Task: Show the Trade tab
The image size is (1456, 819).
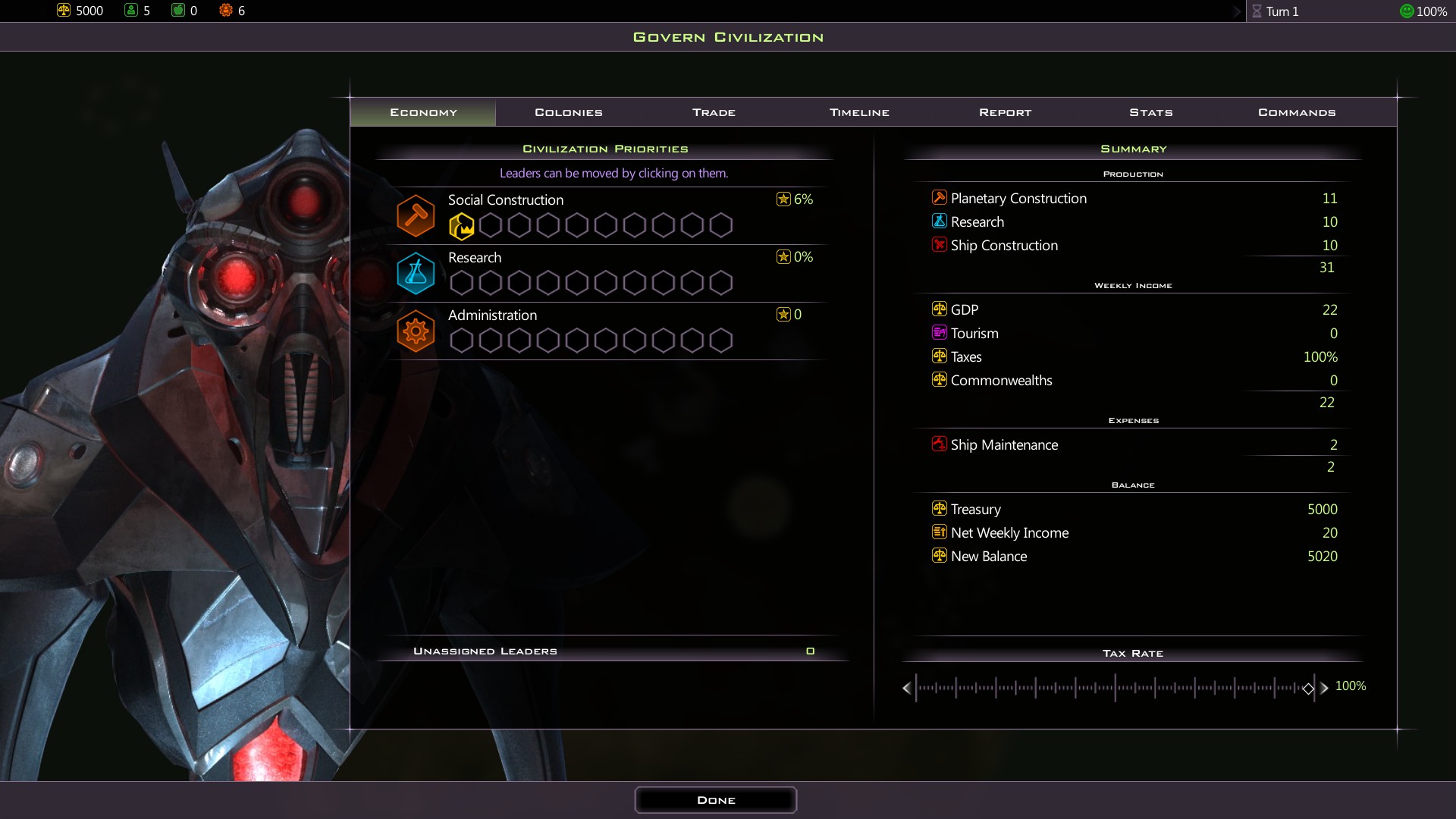Action: (x=714, y=112)
